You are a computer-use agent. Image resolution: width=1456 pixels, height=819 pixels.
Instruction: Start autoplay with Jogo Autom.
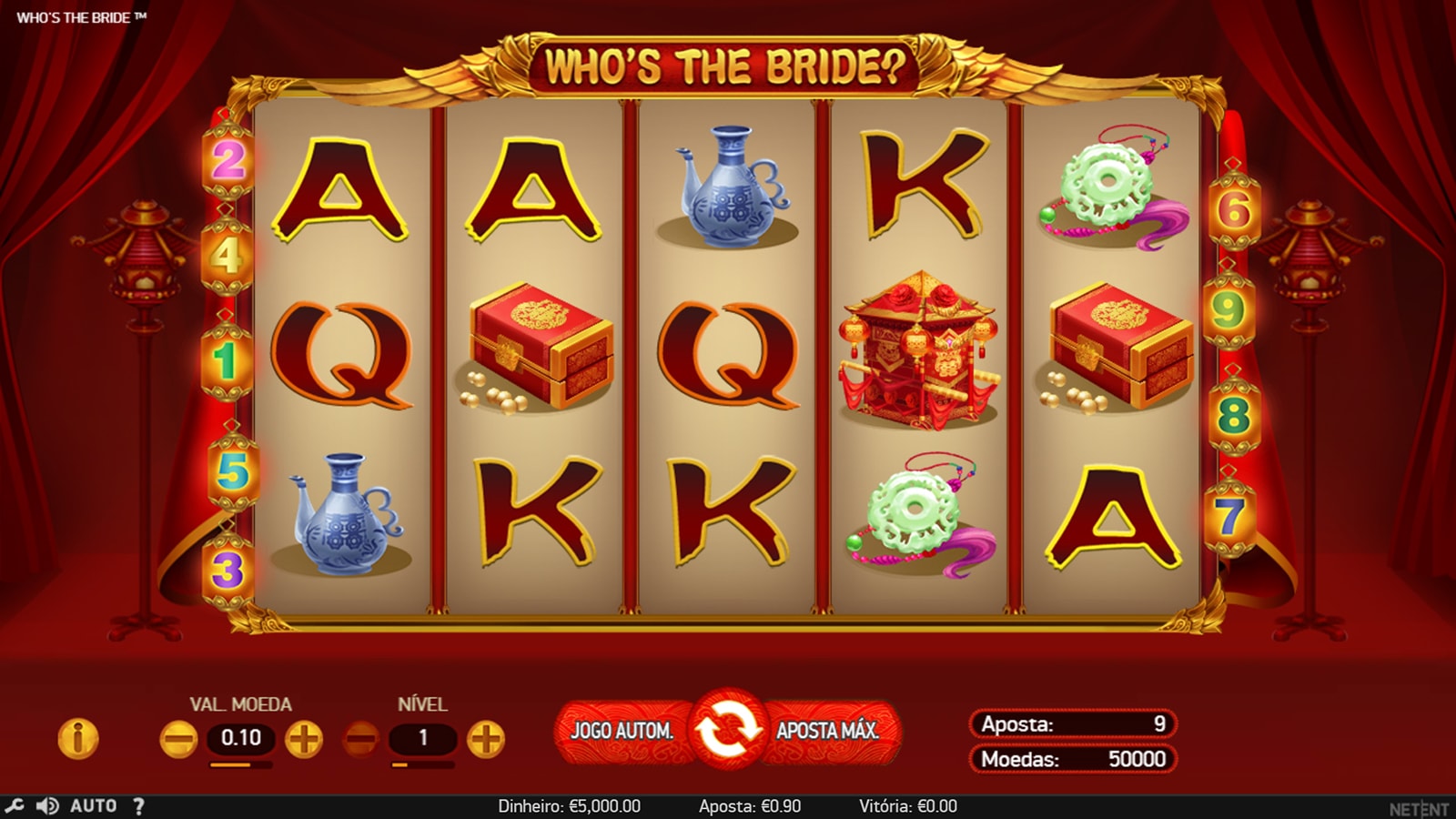pyautogui.click(x=622, y=730)
